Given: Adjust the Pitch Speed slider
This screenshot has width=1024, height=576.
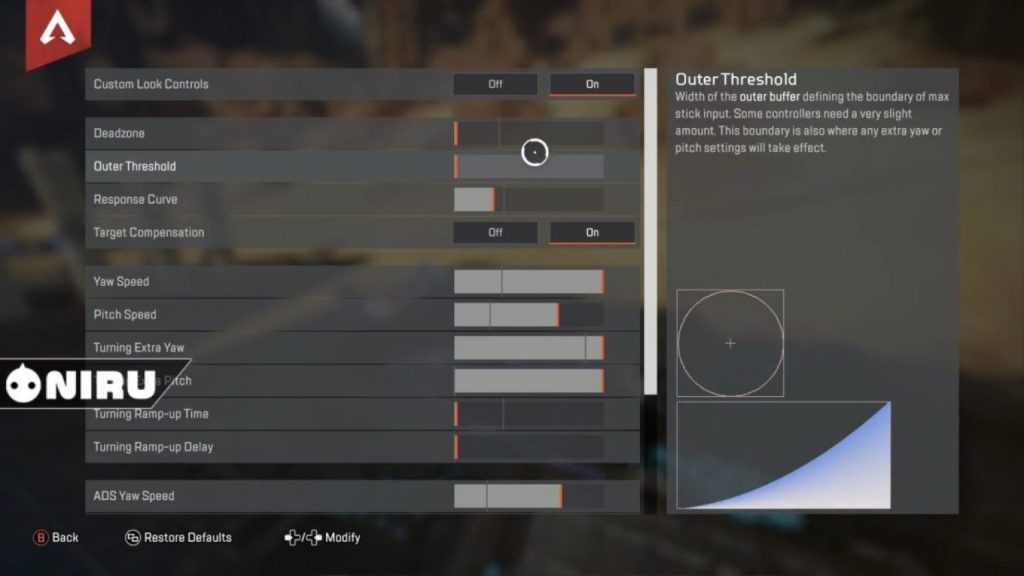Looking at the screenshot, I should [x=529, y=314].
